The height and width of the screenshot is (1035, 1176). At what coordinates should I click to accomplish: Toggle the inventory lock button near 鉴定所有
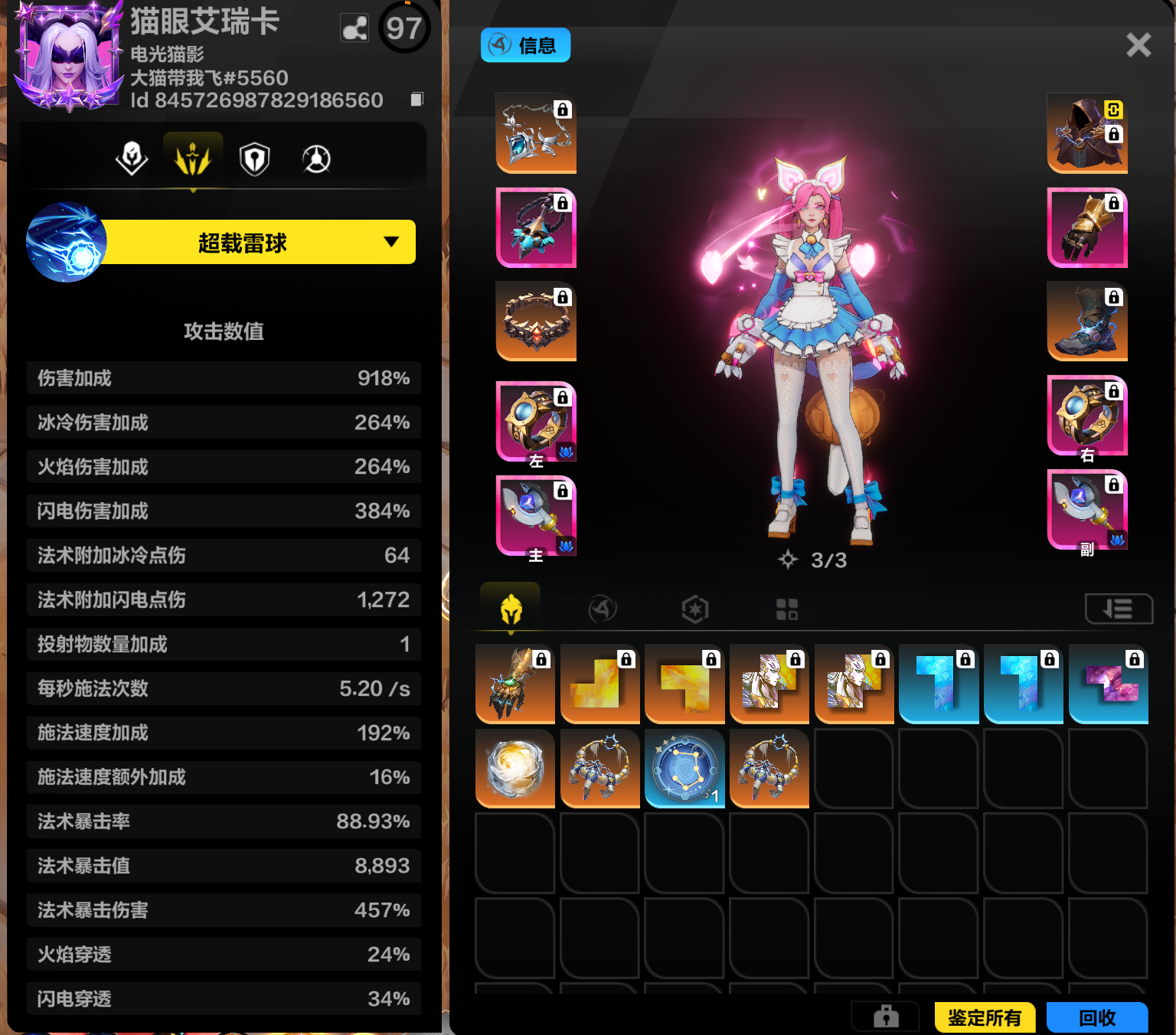(886, 1017)
